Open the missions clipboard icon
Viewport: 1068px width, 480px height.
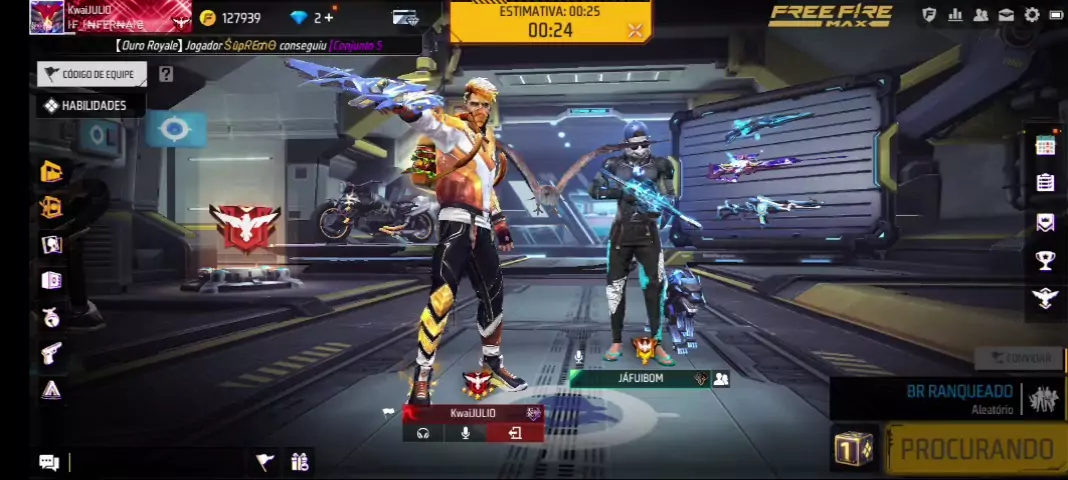click(1045, 183)
